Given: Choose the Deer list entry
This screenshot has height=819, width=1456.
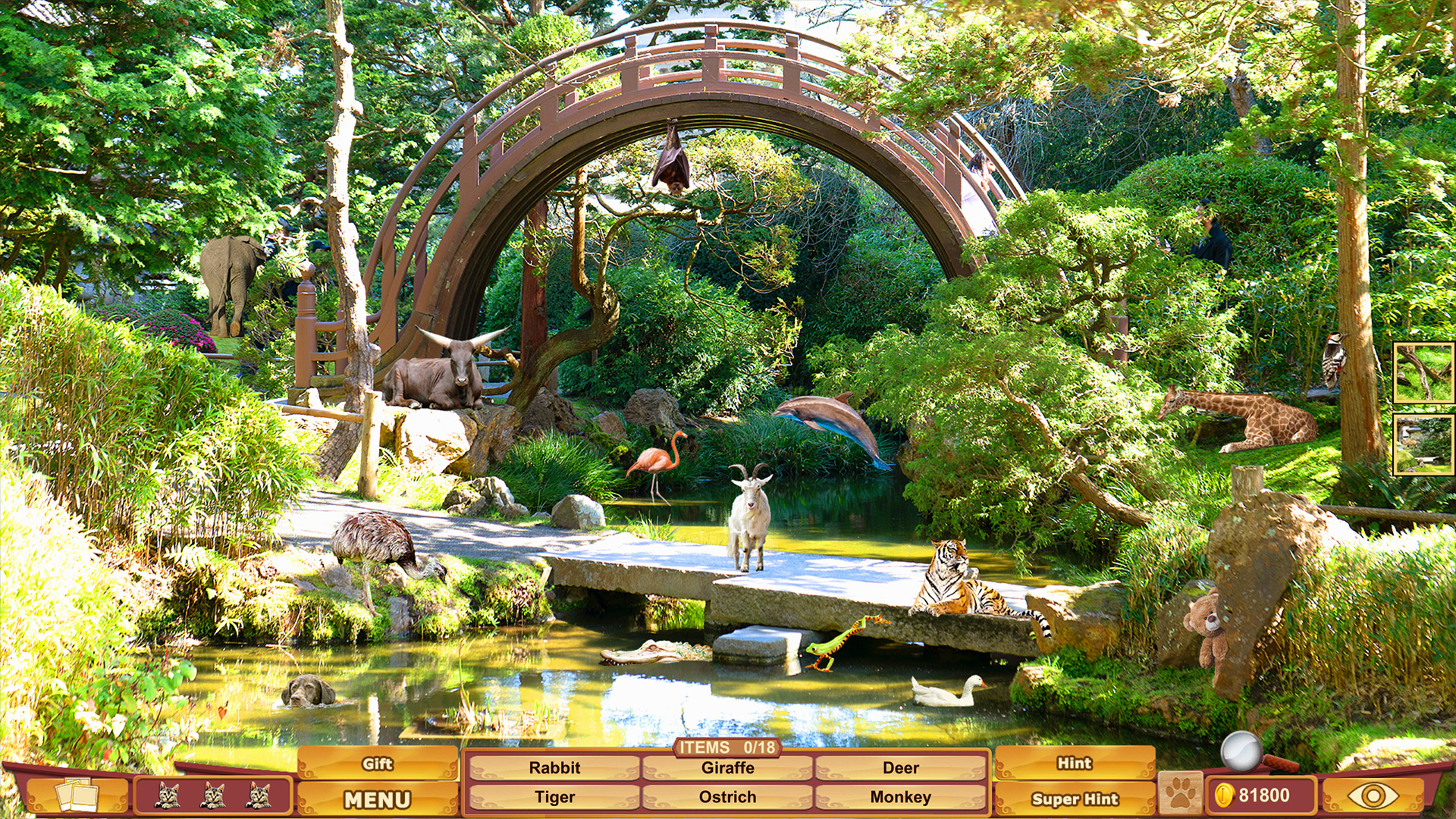Looking at the screenshot, I should 900,767.
